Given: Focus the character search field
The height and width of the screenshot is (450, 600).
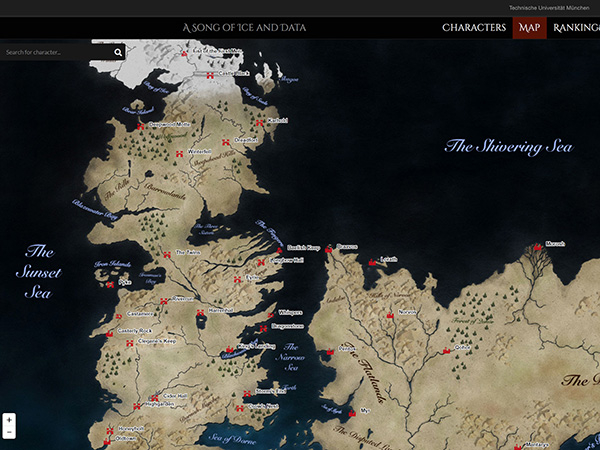Looking at the screenshot, I should 55,52.
